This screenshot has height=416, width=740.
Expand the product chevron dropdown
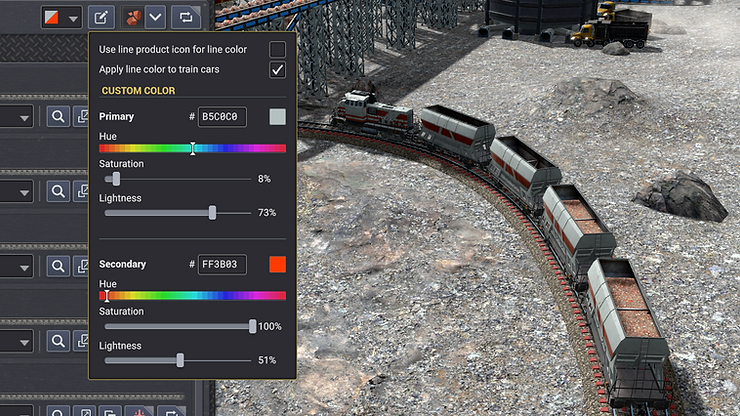pyautogui.click(x=155, y=17)
